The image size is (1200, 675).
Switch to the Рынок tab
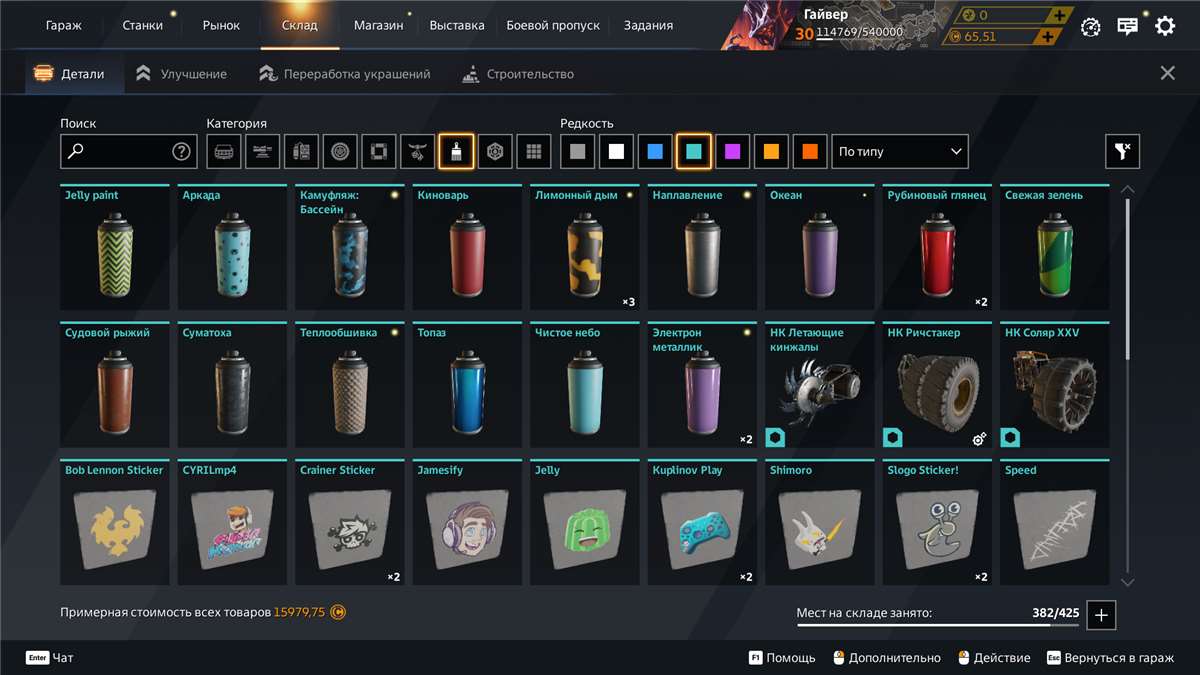(221, 25)
